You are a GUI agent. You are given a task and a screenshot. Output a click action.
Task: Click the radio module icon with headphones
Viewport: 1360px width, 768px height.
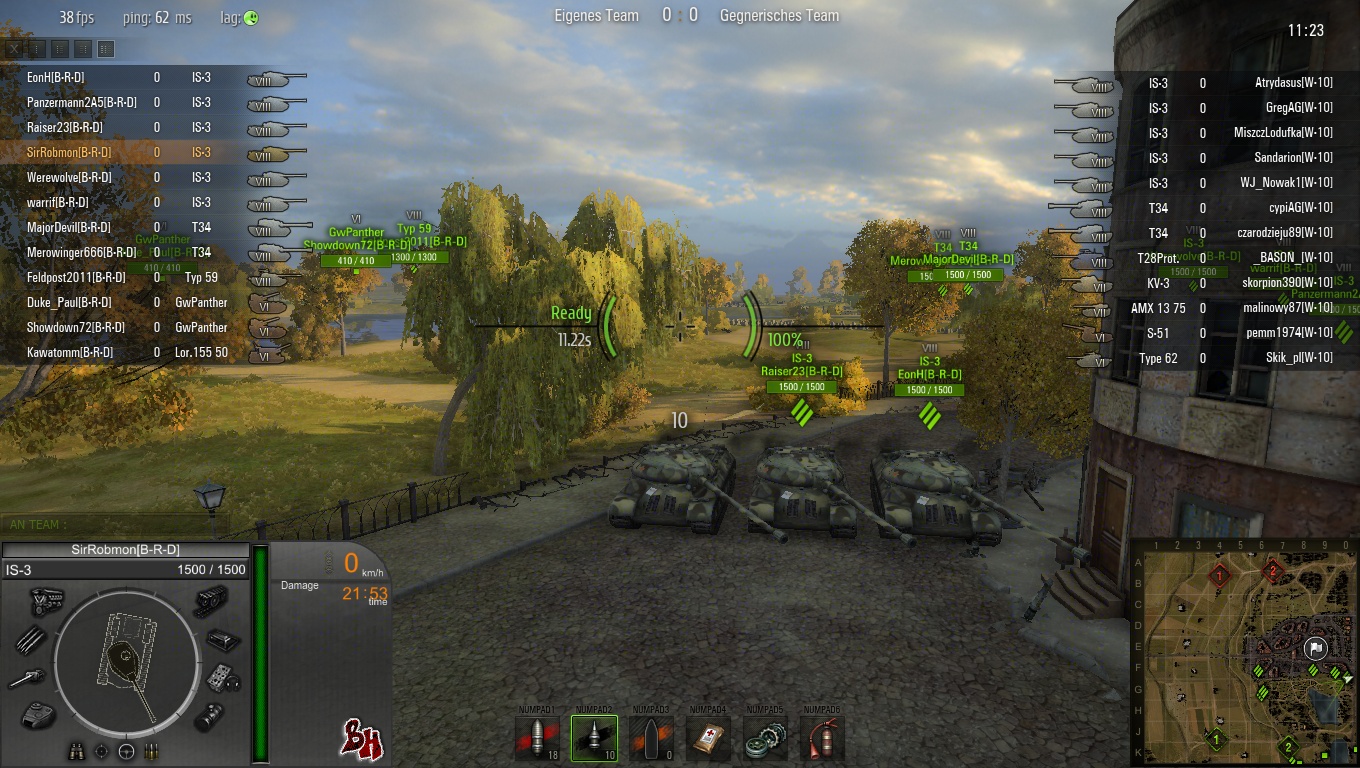click(x=223, y=679)
